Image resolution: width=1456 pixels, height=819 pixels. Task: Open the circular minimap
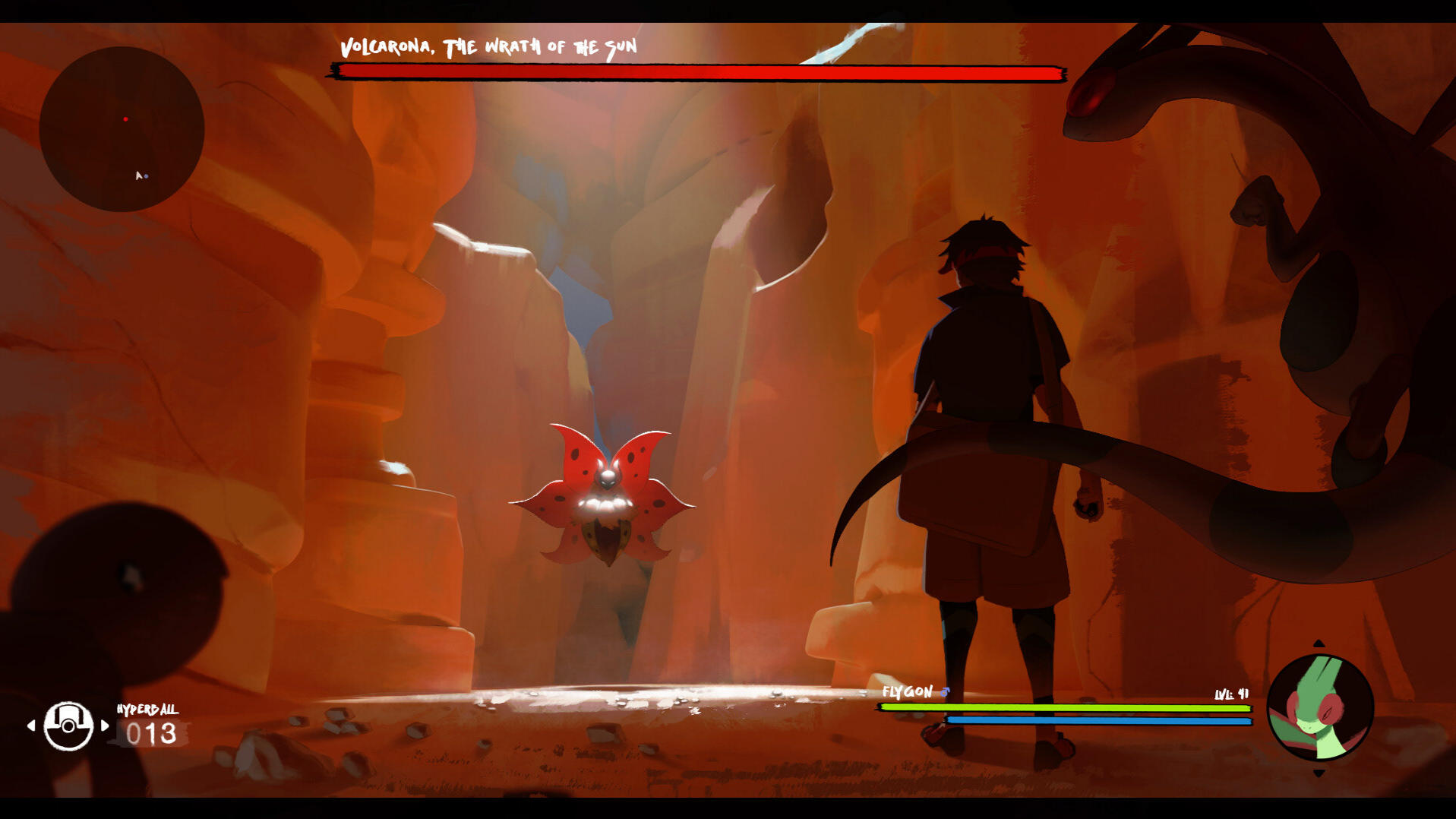point(122,129)
